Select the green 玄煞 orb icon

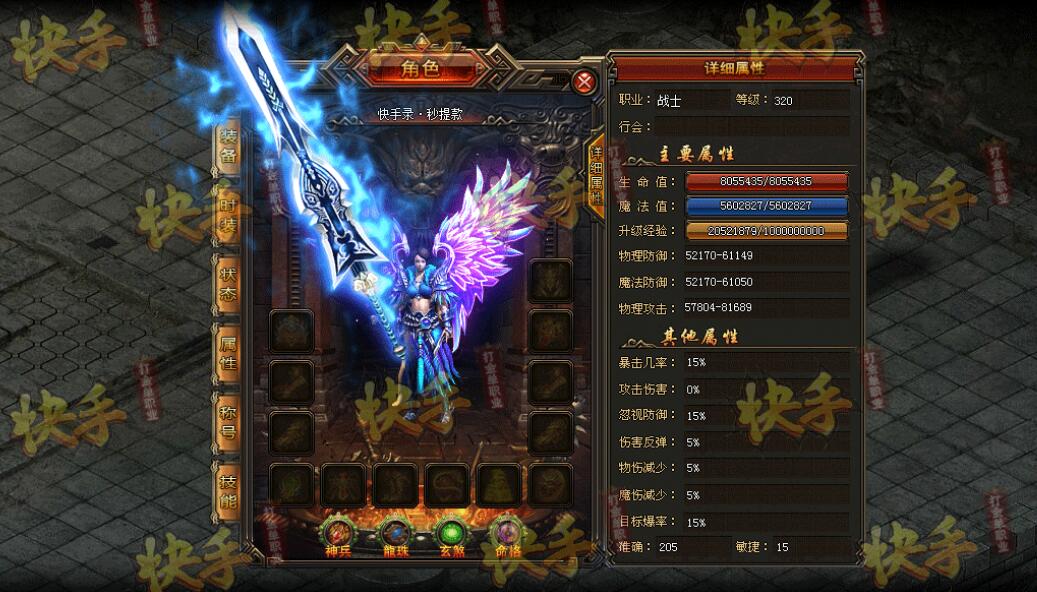(453, 533)
